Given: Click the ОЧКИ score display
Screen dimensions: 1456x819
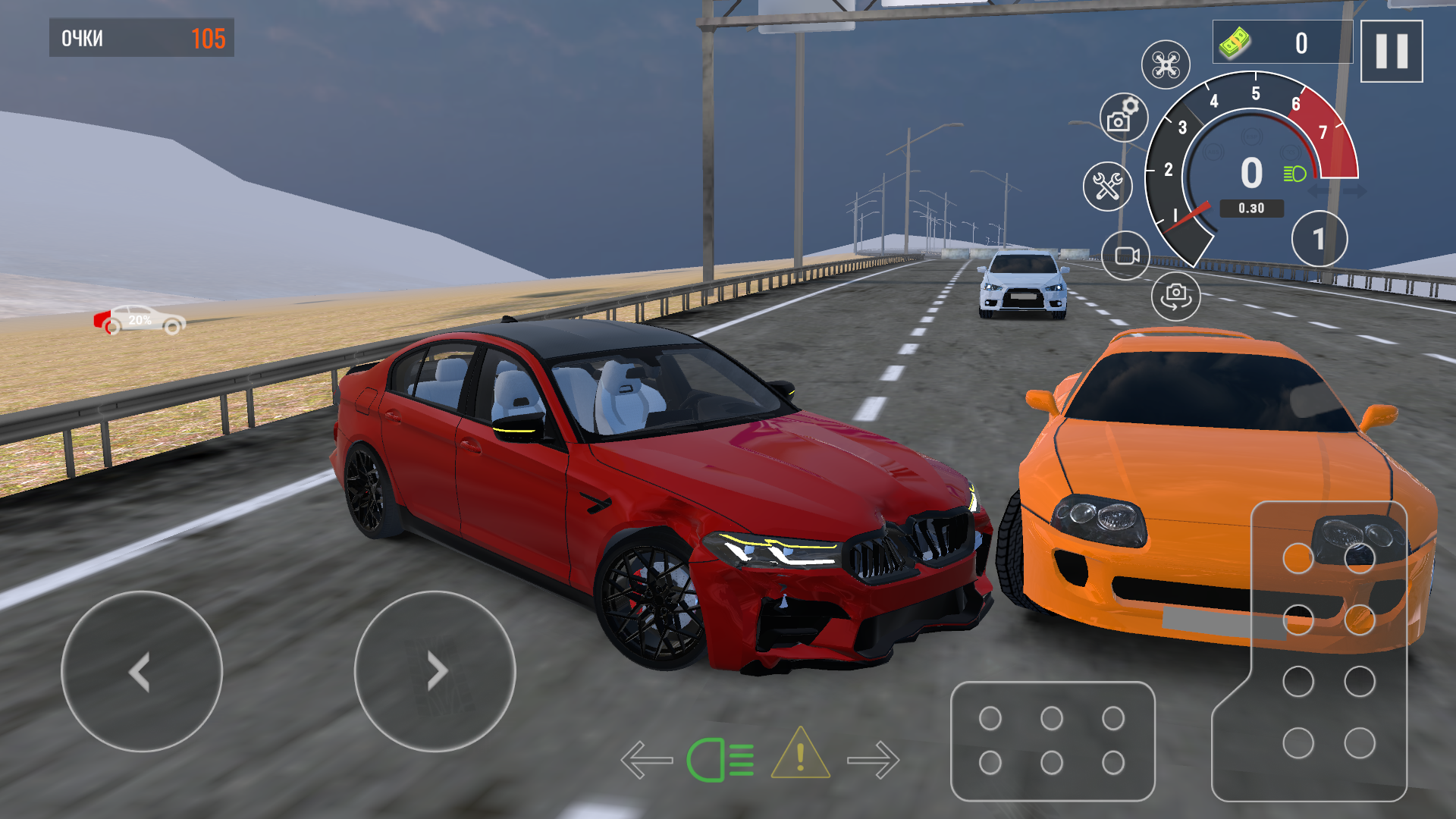Looking at the screenshot, I should tap(140, 35).
